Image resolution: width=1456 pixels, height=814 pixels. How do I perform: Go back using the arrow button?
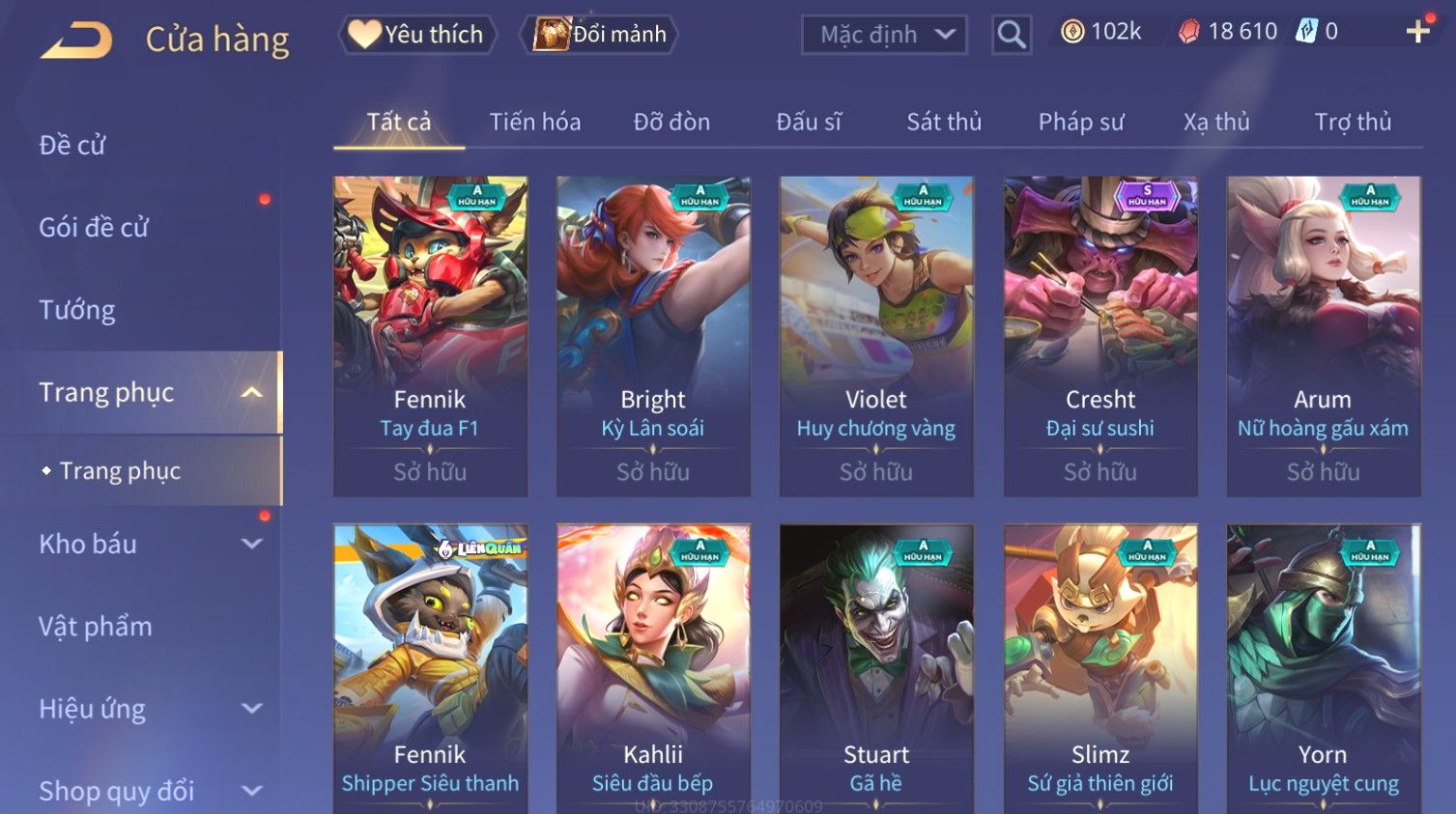76,41
